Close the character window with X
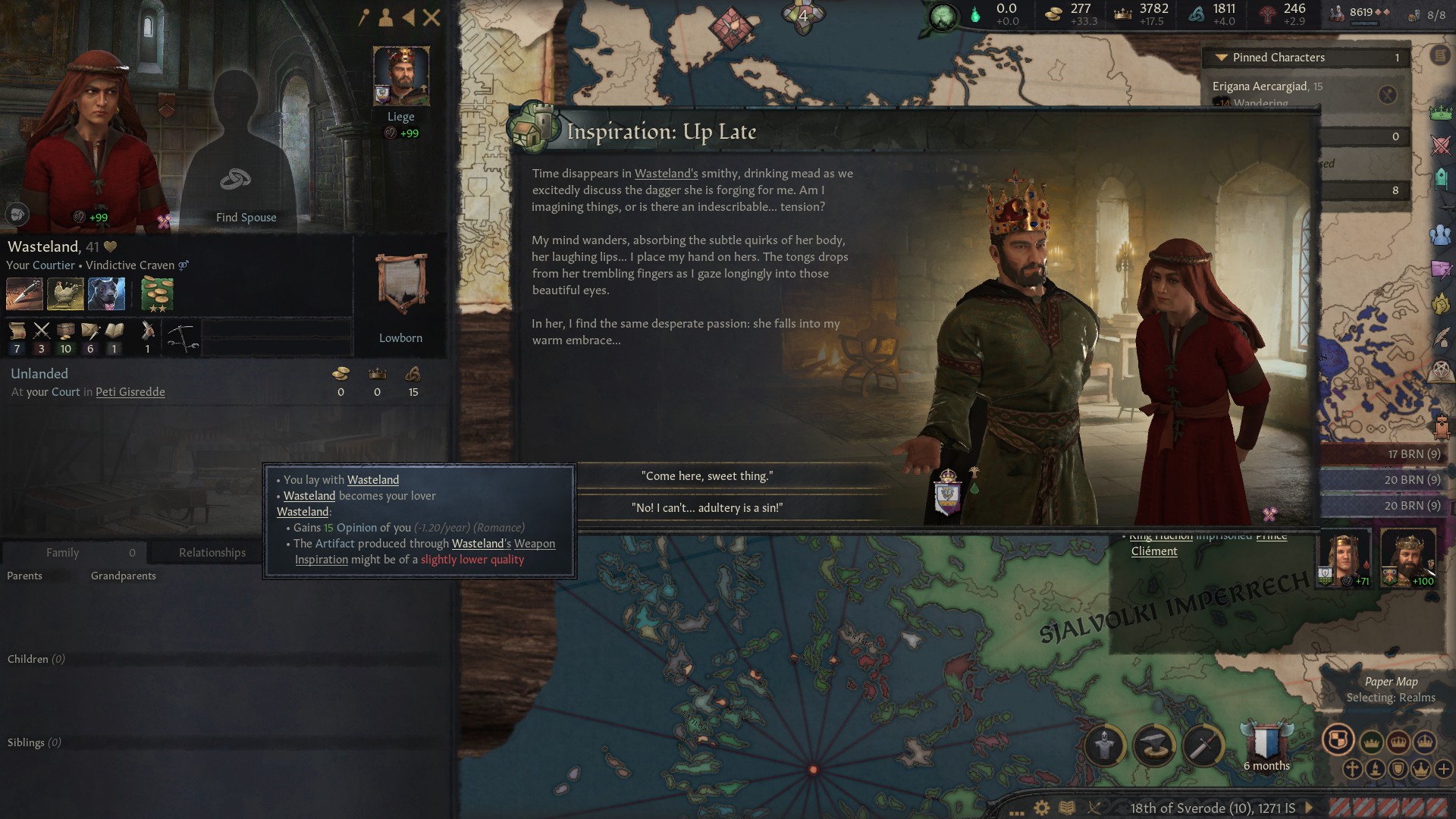1456x819 pixels. pos(431,17)
